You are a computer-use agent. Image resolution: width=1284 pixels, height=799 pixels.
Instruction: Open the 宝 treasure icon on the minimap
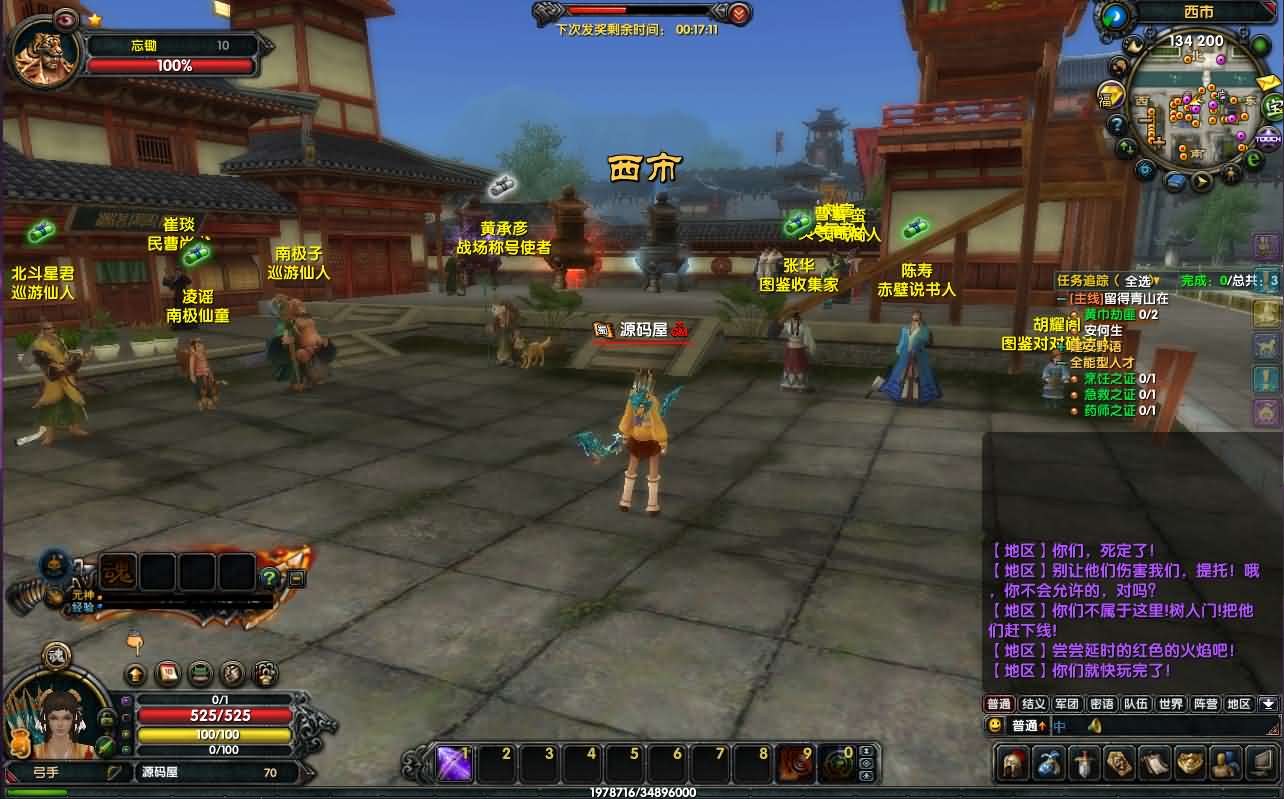coord(1272,107)
